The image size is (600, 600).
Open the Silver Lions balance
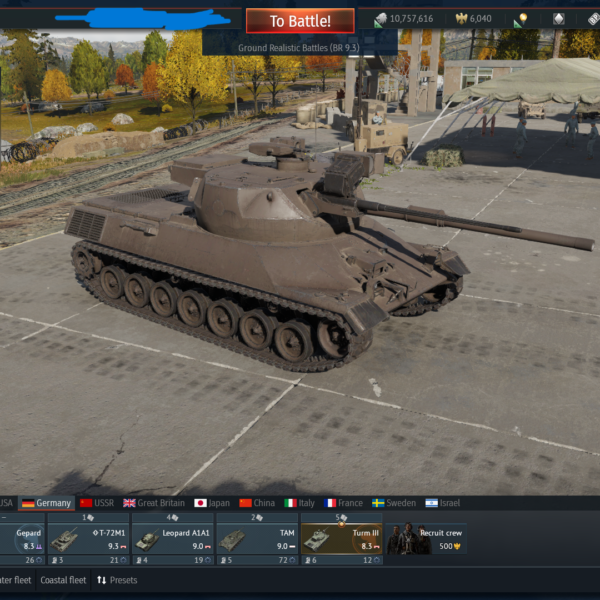[404, 19]
